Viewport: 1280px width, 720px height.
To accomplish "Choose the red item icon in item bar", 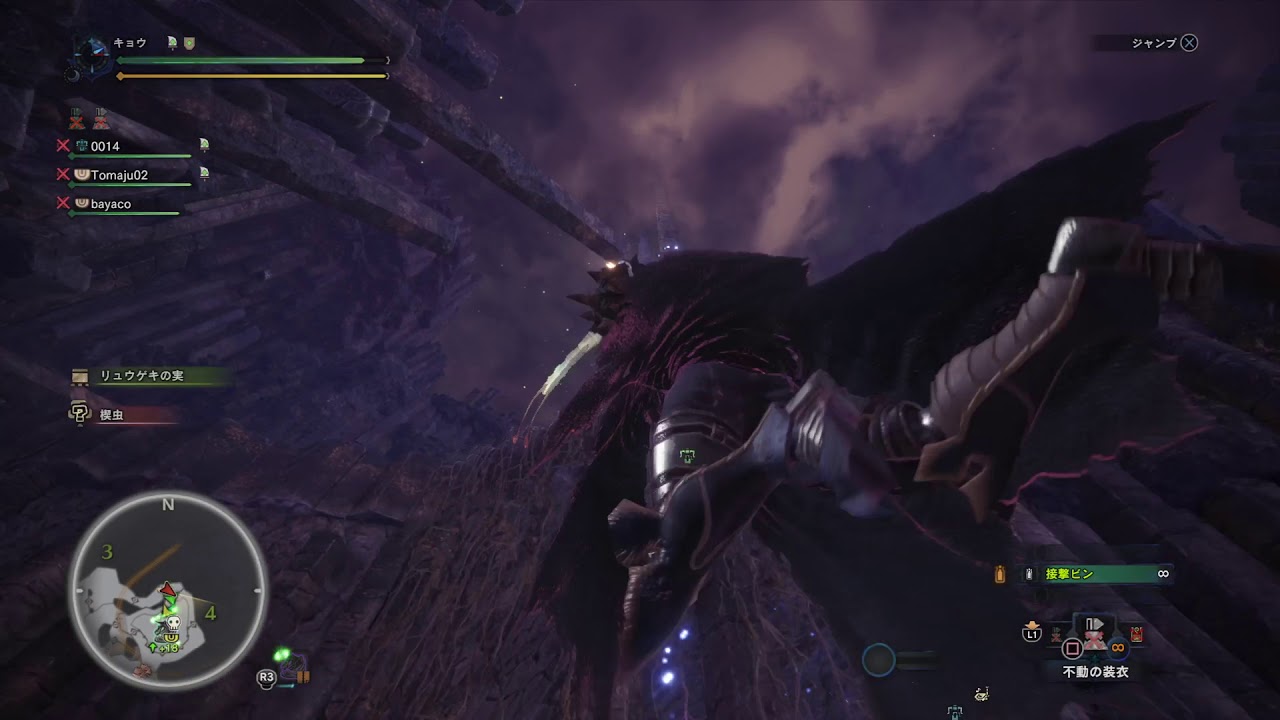I will coord(1137,634).
